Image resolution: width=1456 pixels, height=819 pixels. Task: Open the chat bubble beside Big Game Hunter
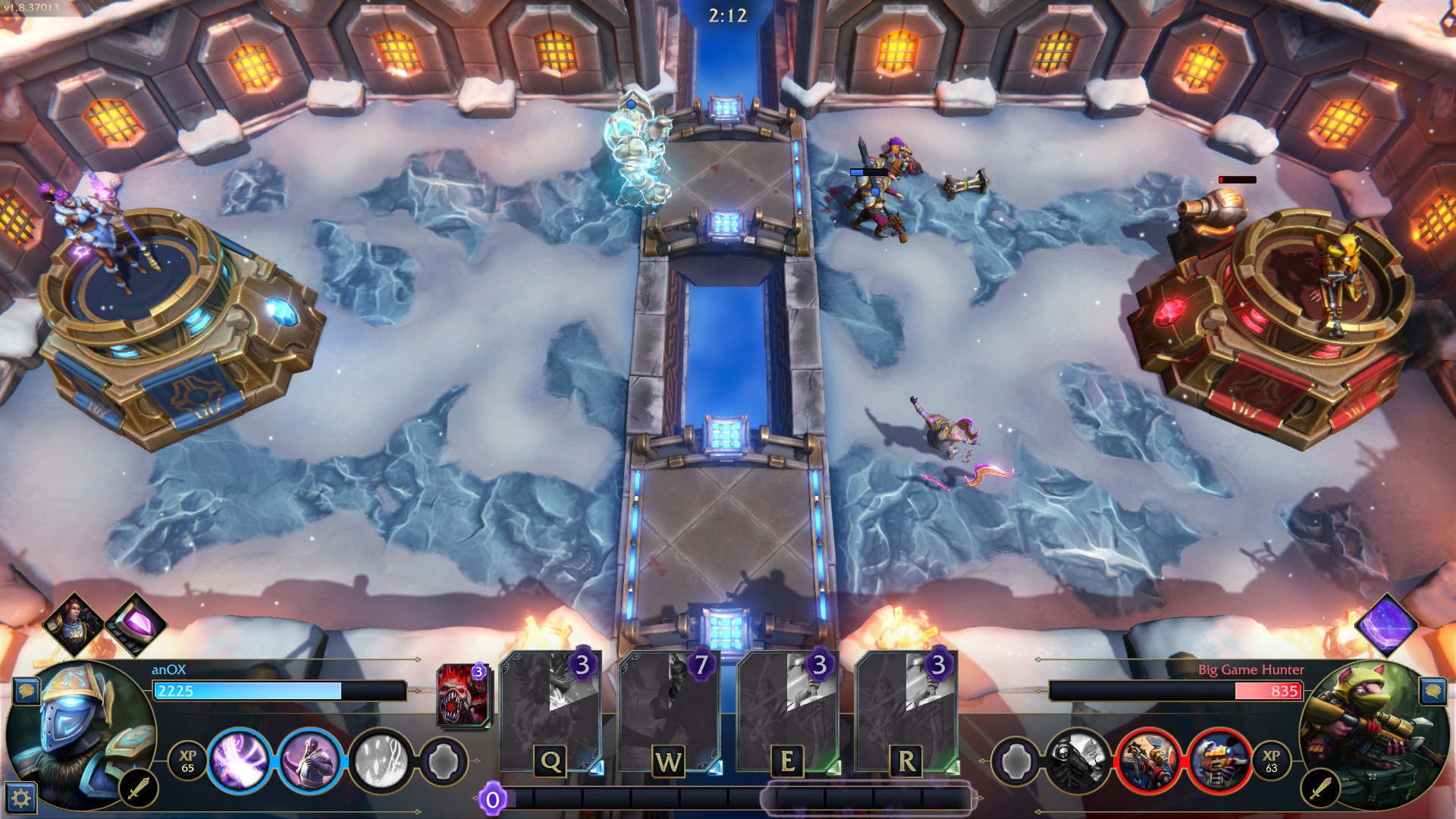1431,691
